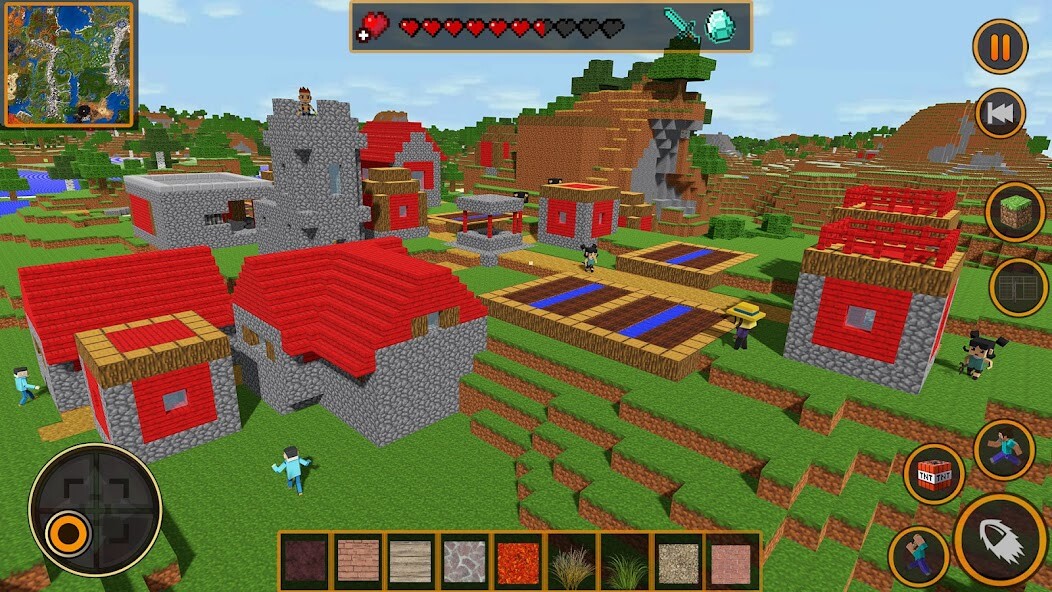The image size is (1052, 592).
Task: Select the red brick block slot
Action: coord(358,560)
